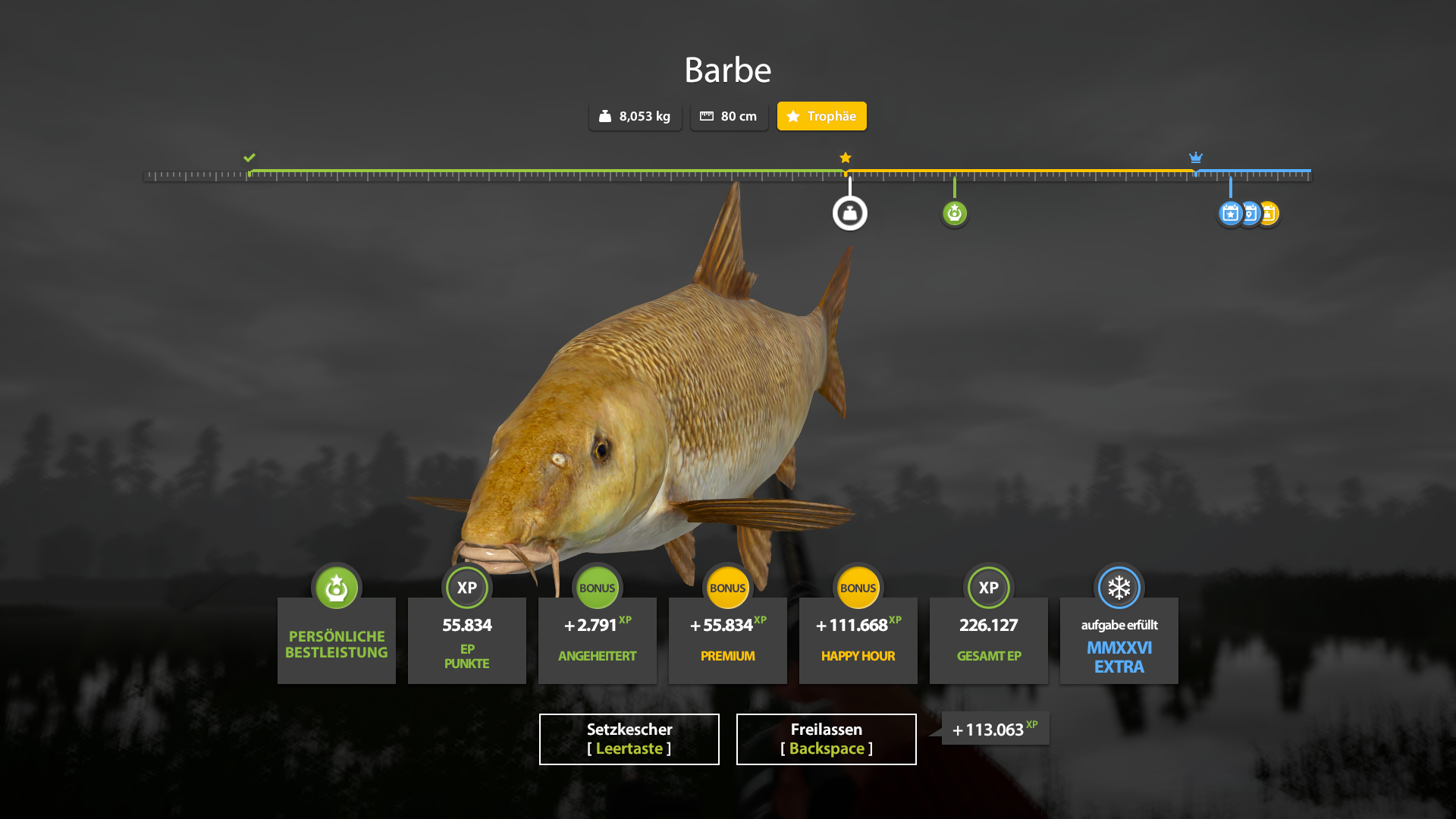Click the green Angeheitert bonus icon
The image size is (1456, 819).
(597, 588)
